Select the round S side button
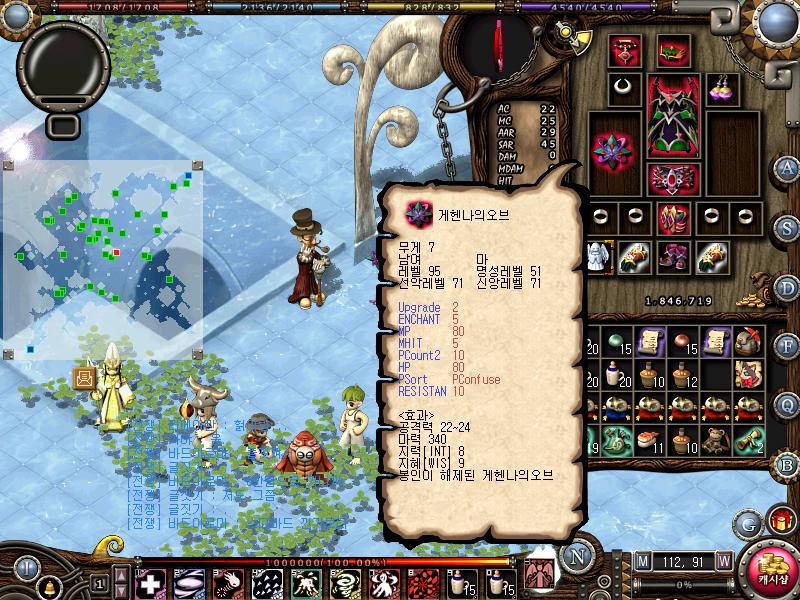The height and width of the screenshot is (600, 800). pyautogui.click(x=787, y=227)
